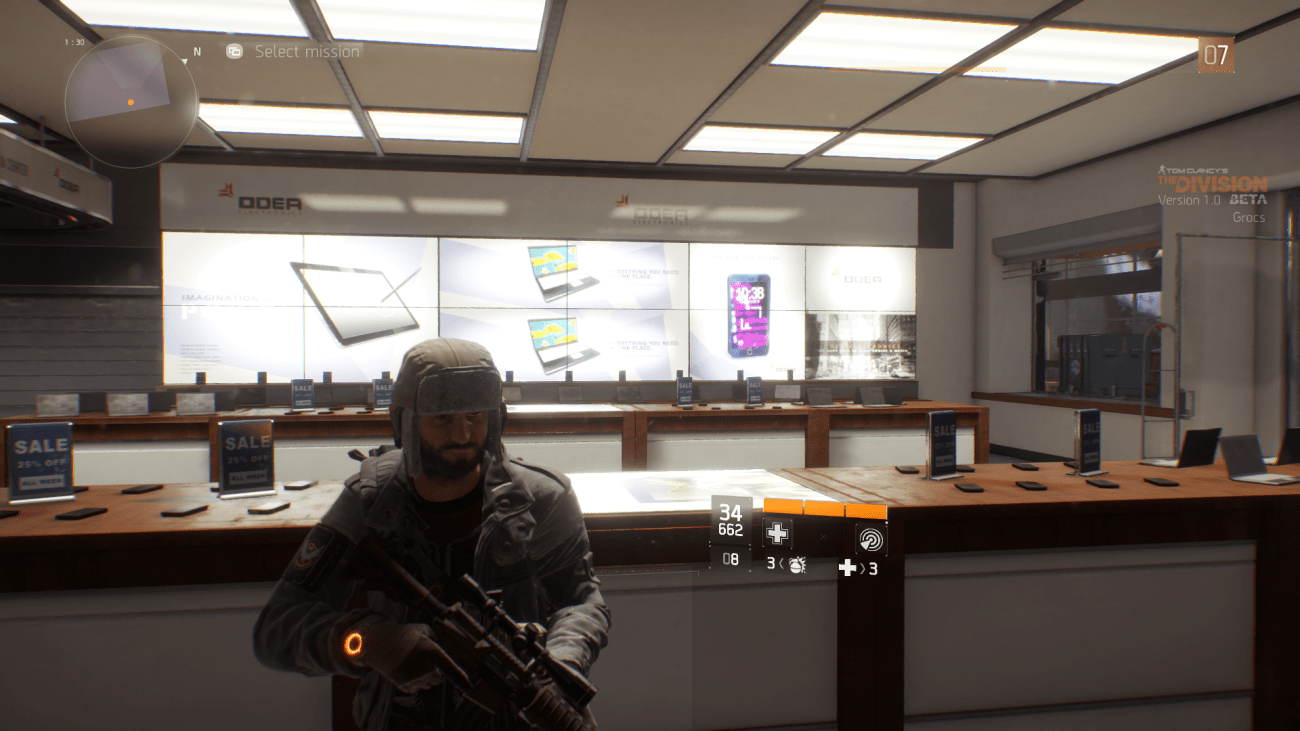The width and height of the screenshot is (1300, 731).
Task: Click the empty × skill slot between the skills
Action: [824, 537]
